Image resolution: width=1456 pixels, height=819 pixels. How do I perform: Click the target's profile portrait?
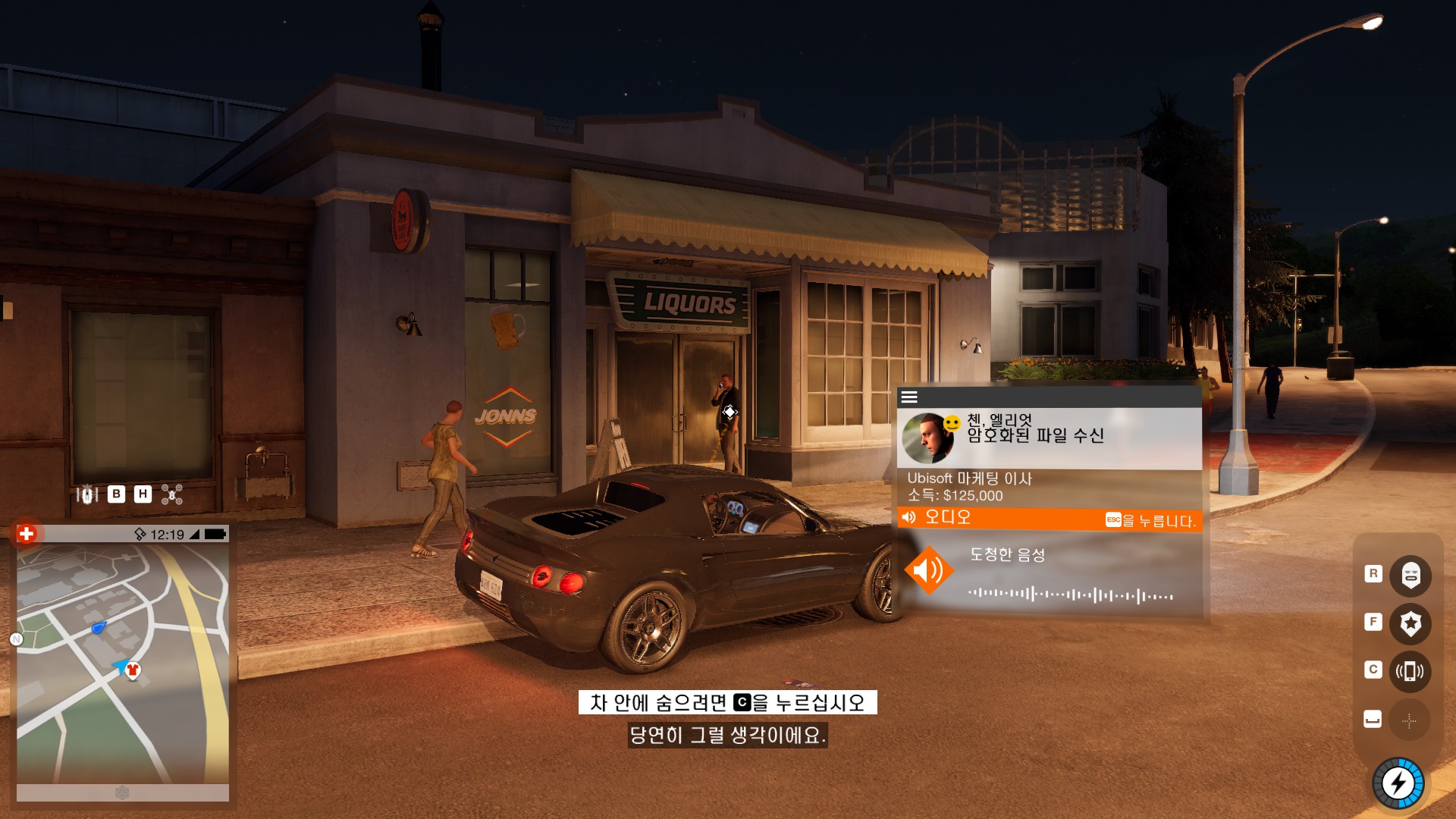pyautogui.click(x=927, y=438)
